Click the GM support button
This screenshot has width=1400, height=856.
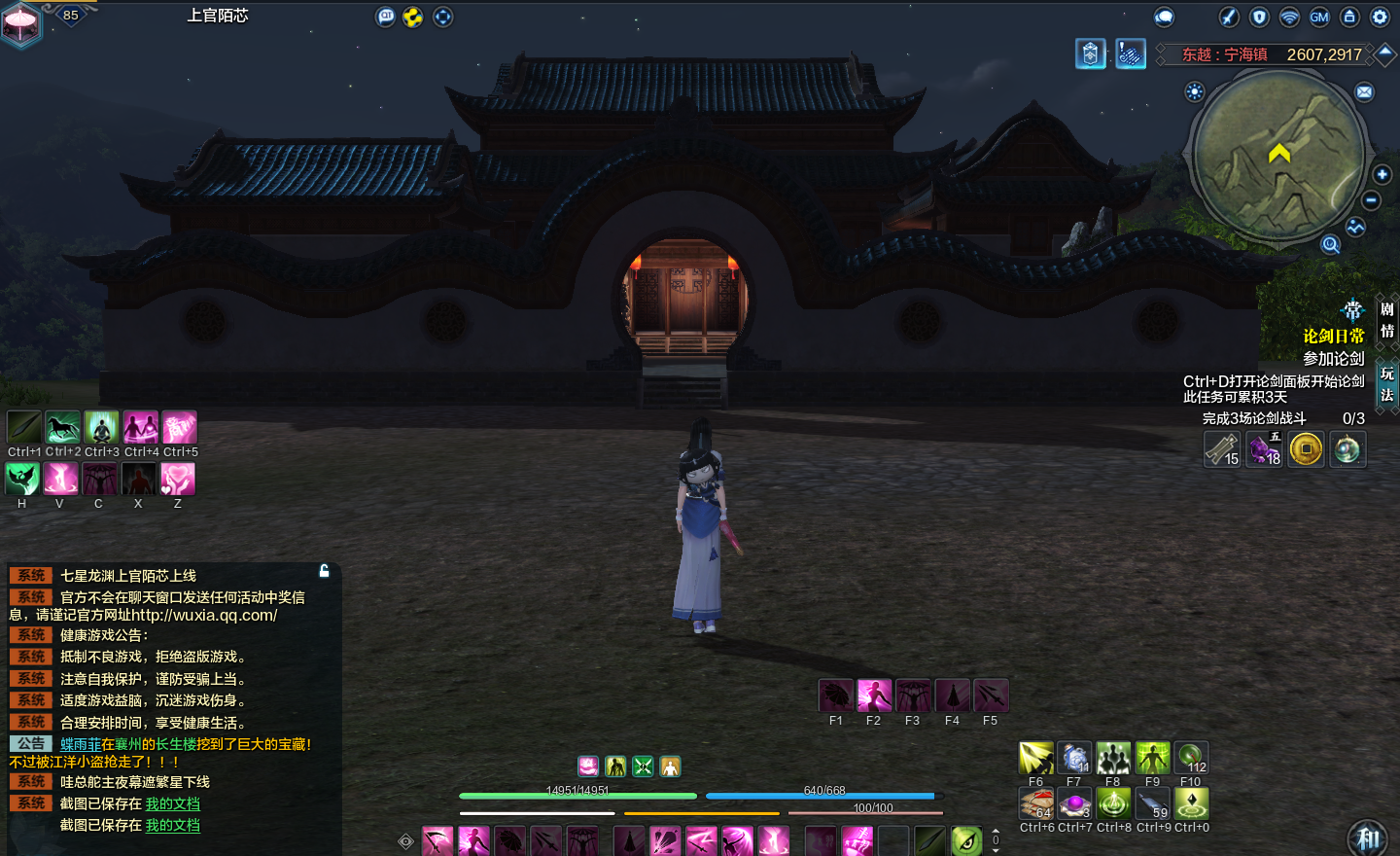pyautogui.click(x=1319, y=17)
